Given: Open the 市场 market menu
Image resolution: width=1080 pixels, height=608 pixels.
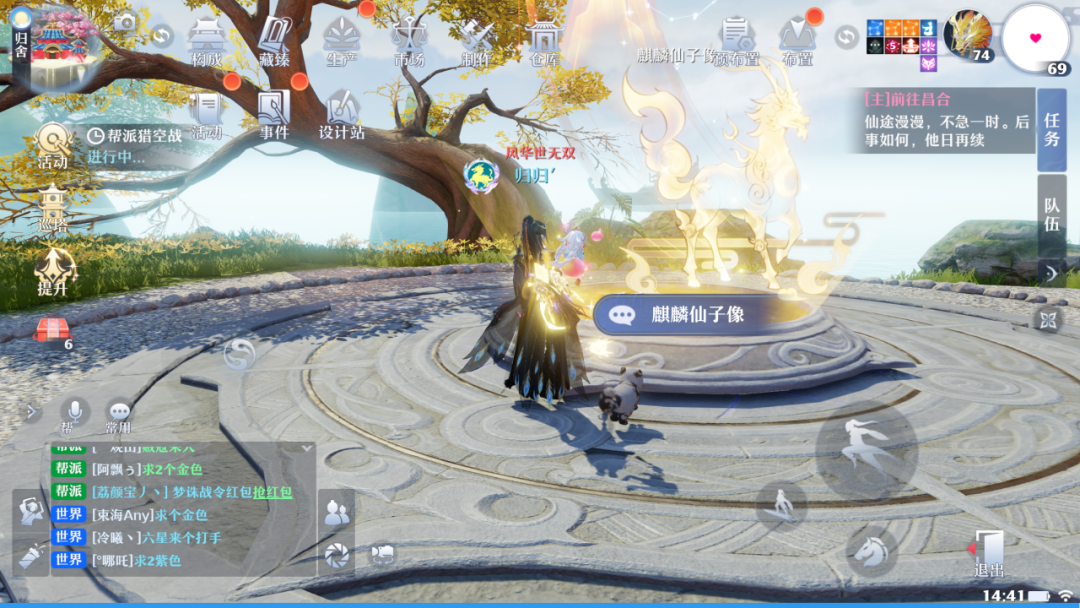Looking at the screenshot, I should [x=408, y=42].
